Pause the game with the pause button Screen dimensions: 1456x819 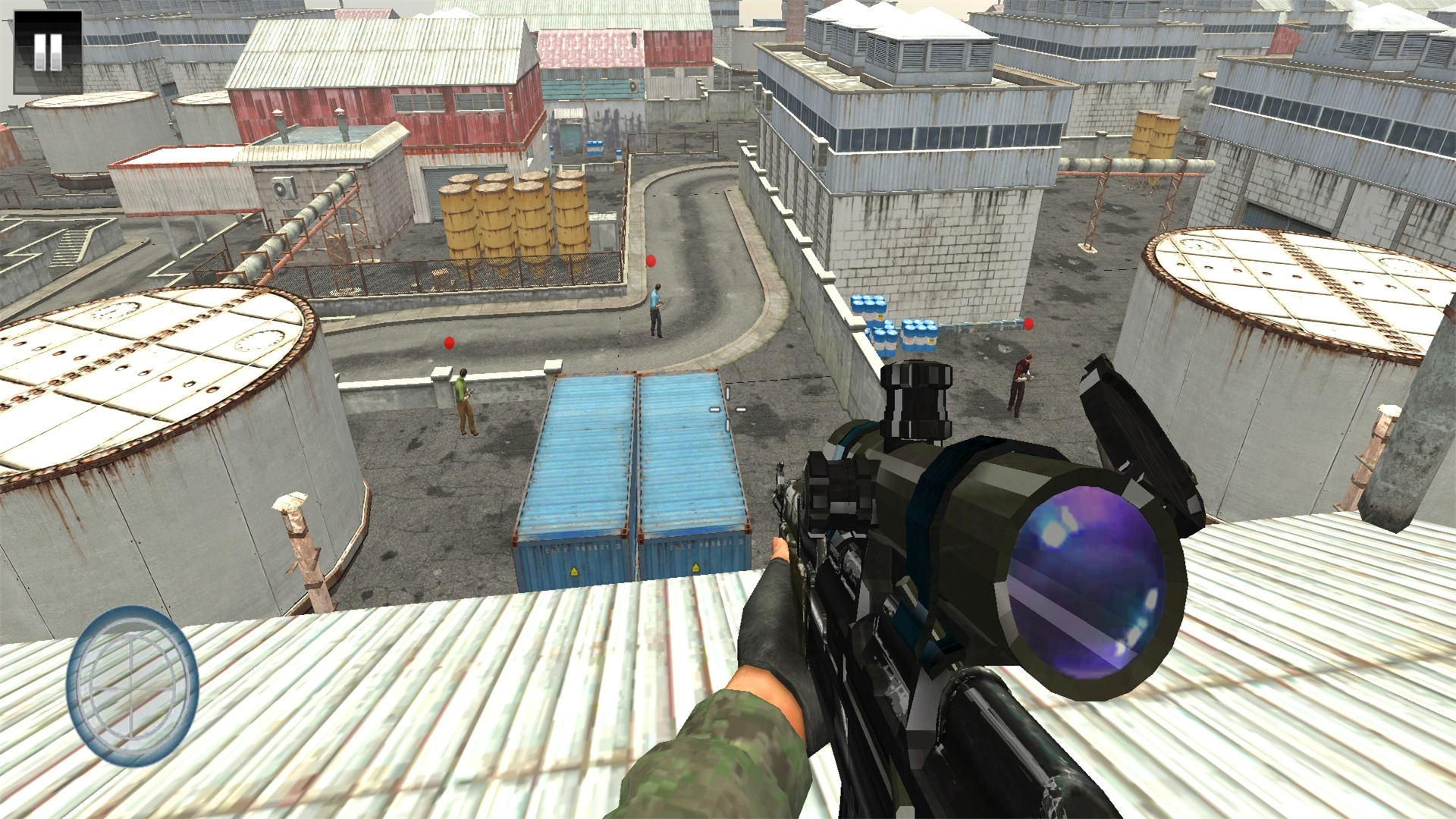tap(48, 52)
